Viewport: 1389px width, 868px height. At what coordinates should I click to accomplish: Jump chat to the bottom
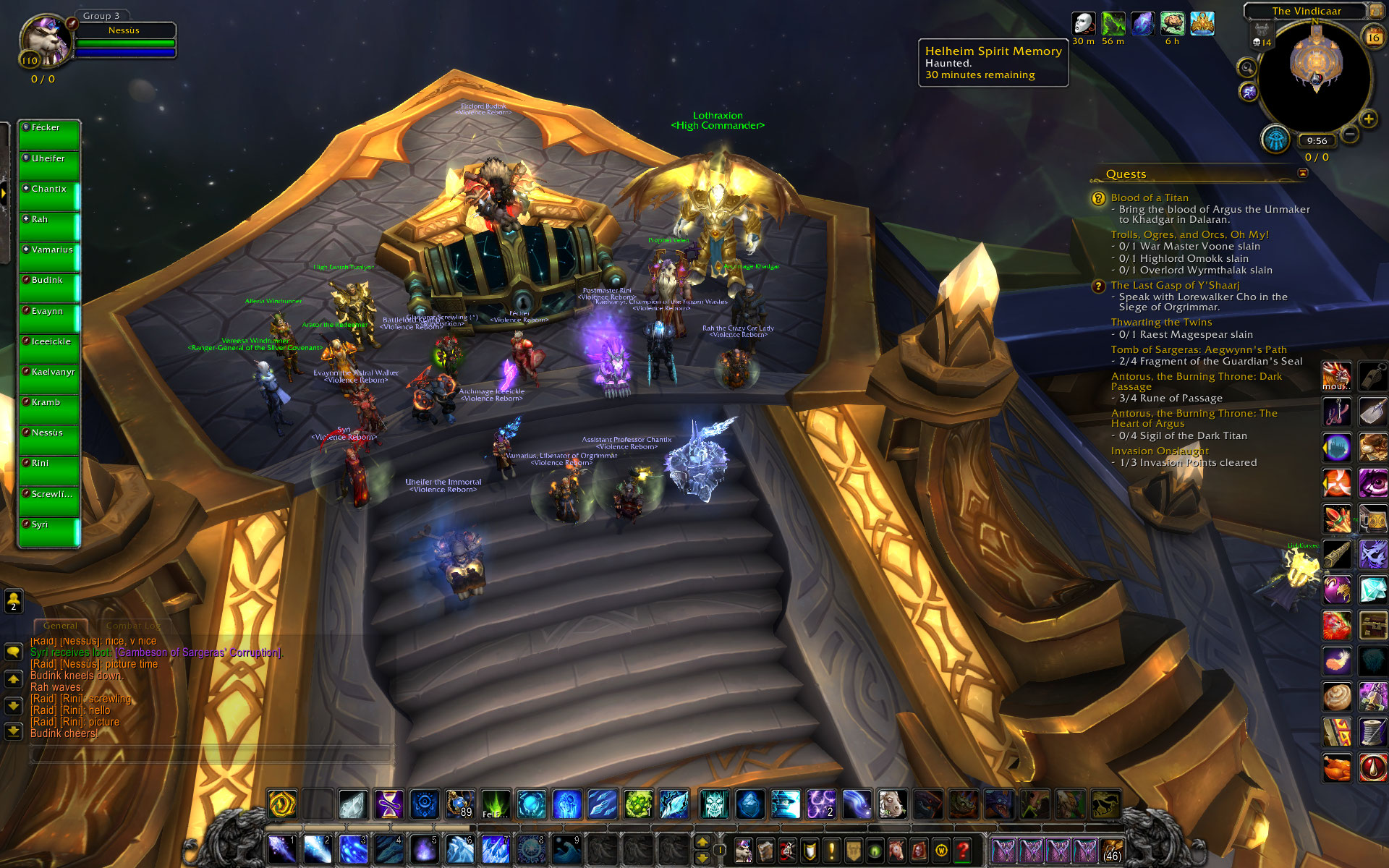point(13,731)
